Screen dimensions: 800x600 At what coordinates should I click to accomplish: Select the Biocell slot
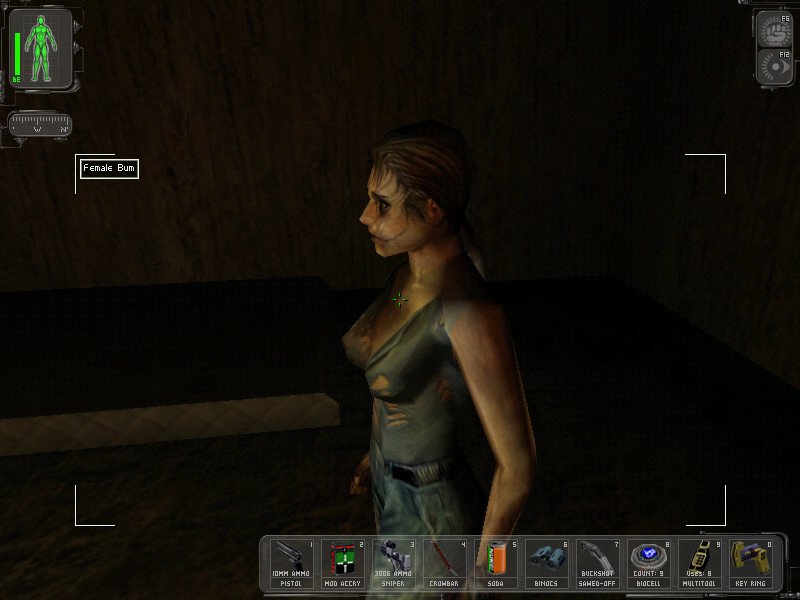650,563
